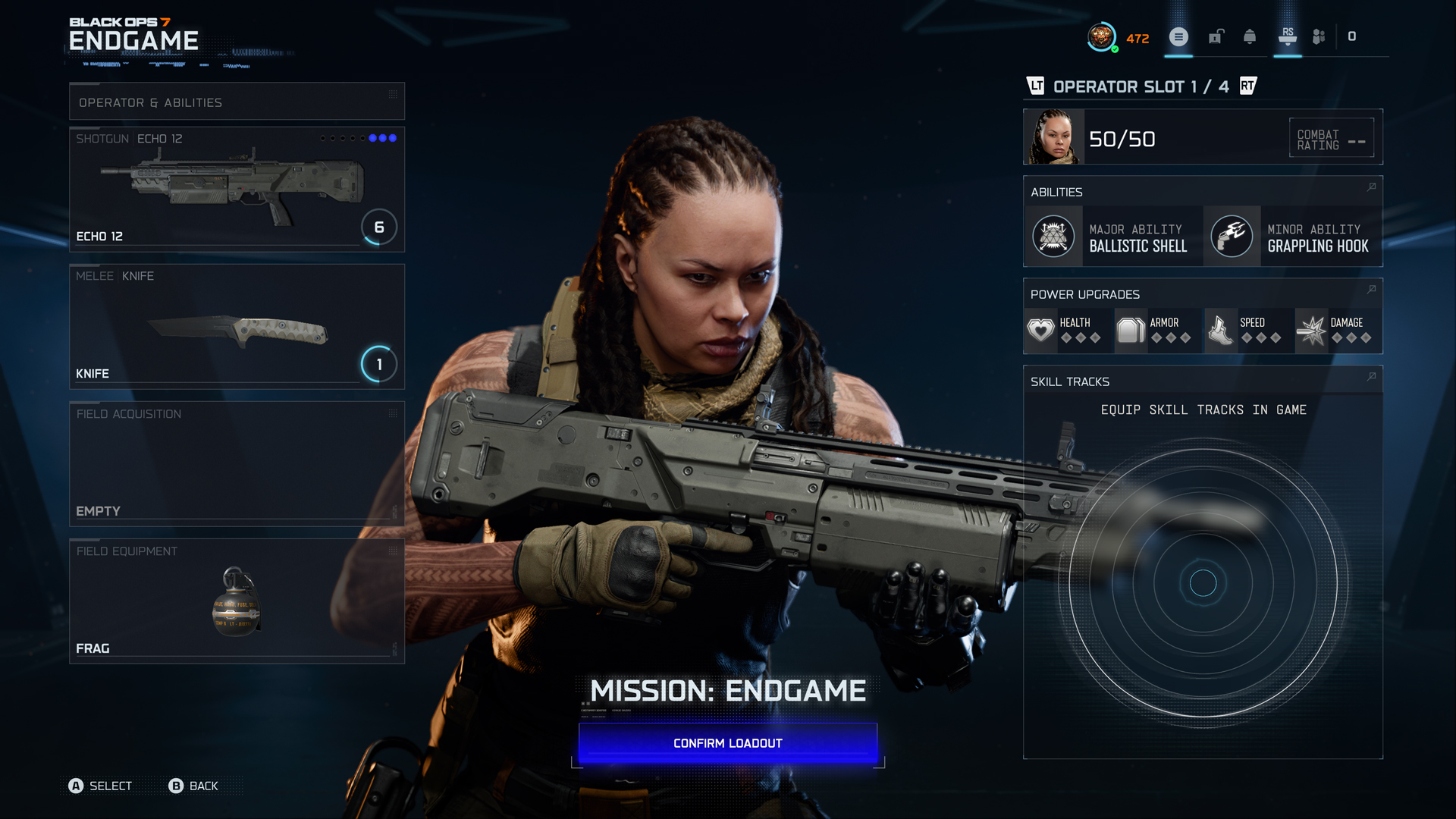Open the Grappling Hook minor ability icon
The width and height of the screenshot is (1456, 819).
tap(1232, 236)
